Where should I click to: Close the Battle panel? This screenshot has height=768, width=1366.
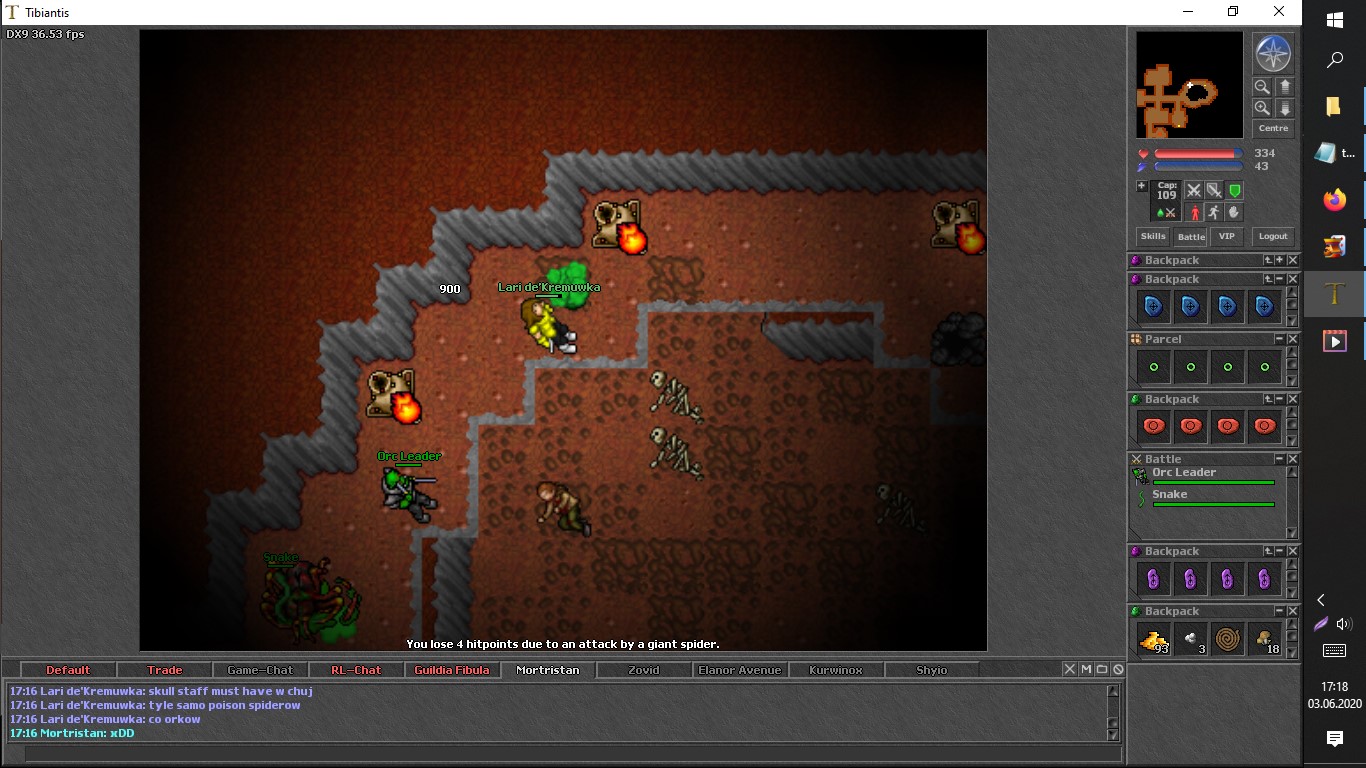[1292, 459]
